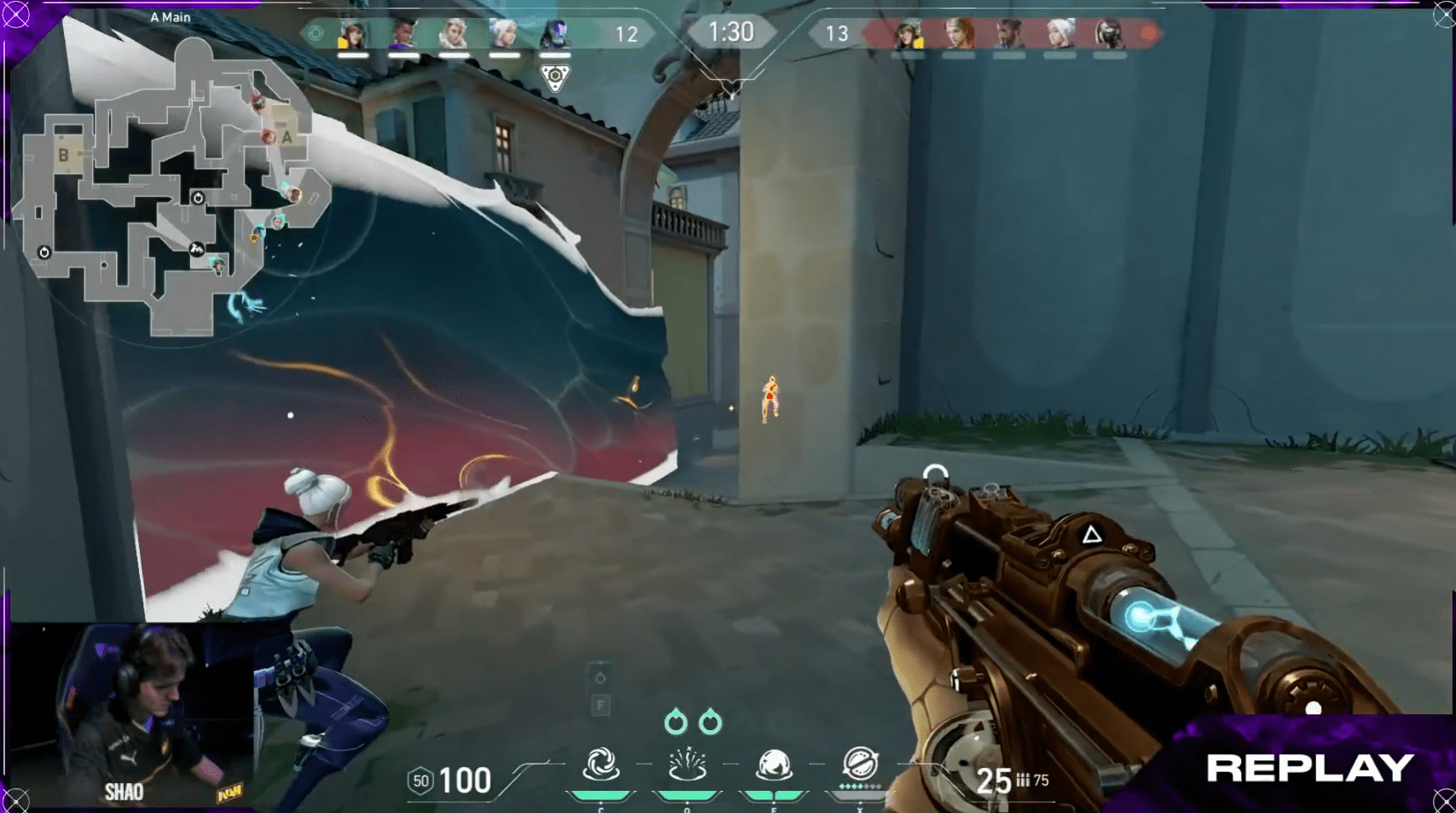Click the spike carrier icon below Omen
The width and height of the screenshot is (1456, 813).
554,78
